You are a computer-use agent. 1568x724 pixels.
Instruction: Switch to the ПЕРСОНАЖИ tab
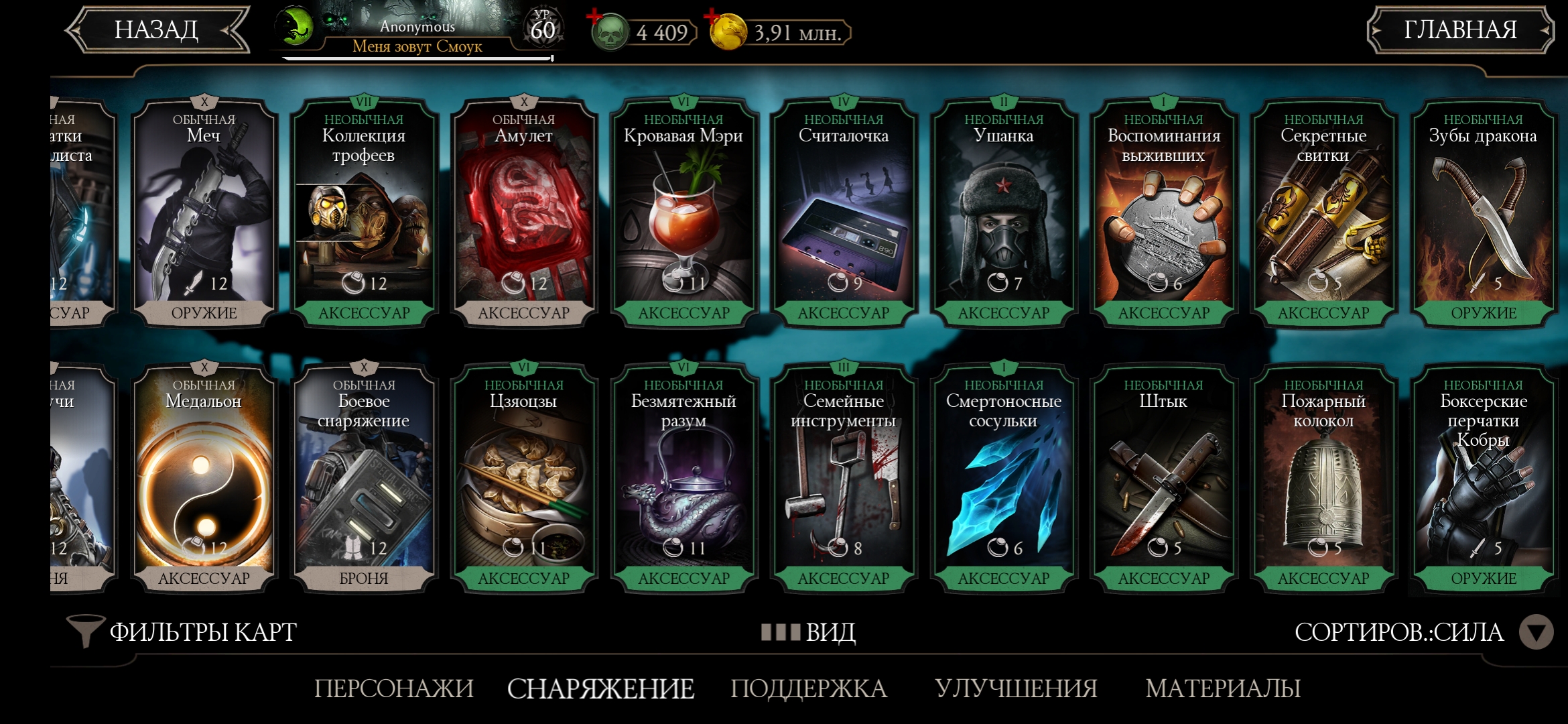[394, 688]
